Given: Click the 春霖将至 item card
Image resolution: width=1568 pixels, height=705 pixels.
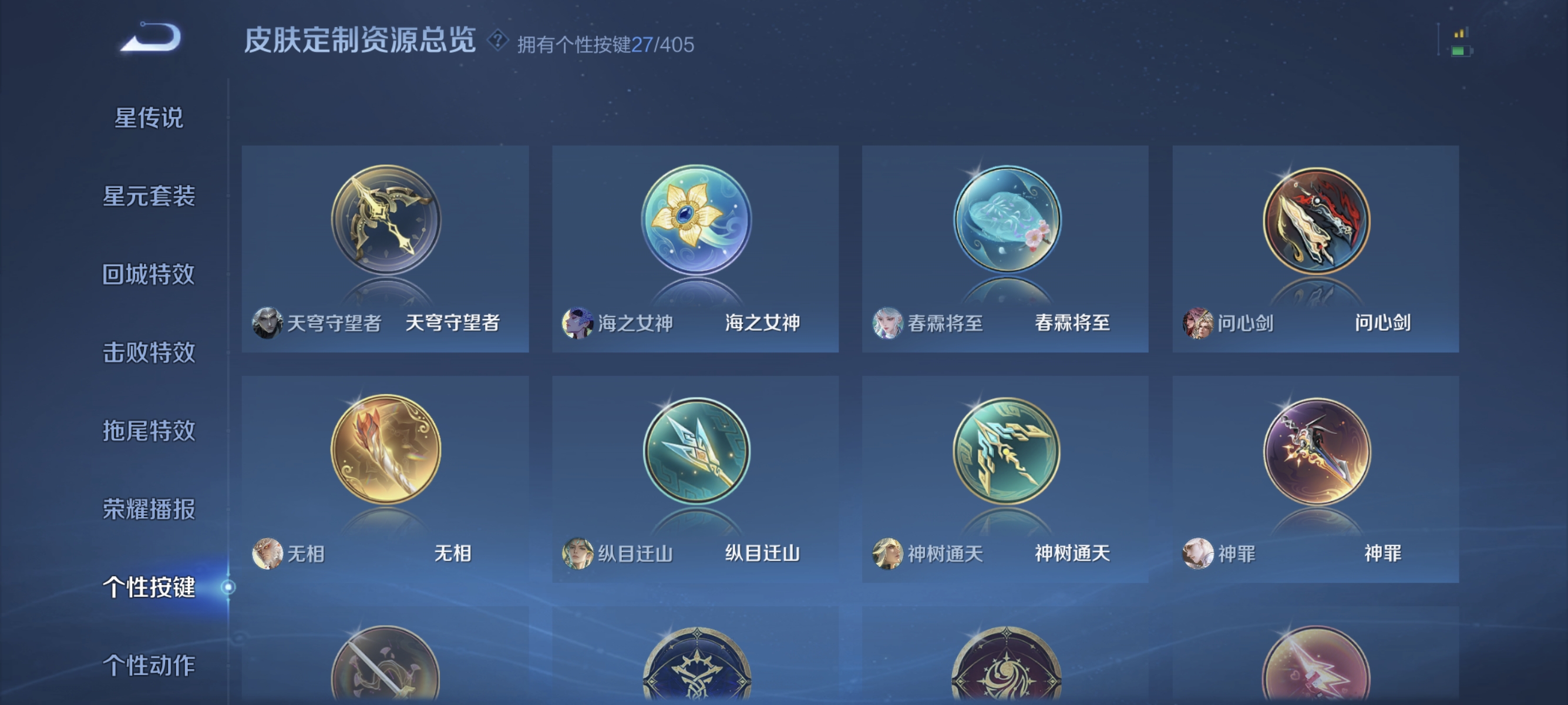Looking at the screenshot, I should point(1004,250).
